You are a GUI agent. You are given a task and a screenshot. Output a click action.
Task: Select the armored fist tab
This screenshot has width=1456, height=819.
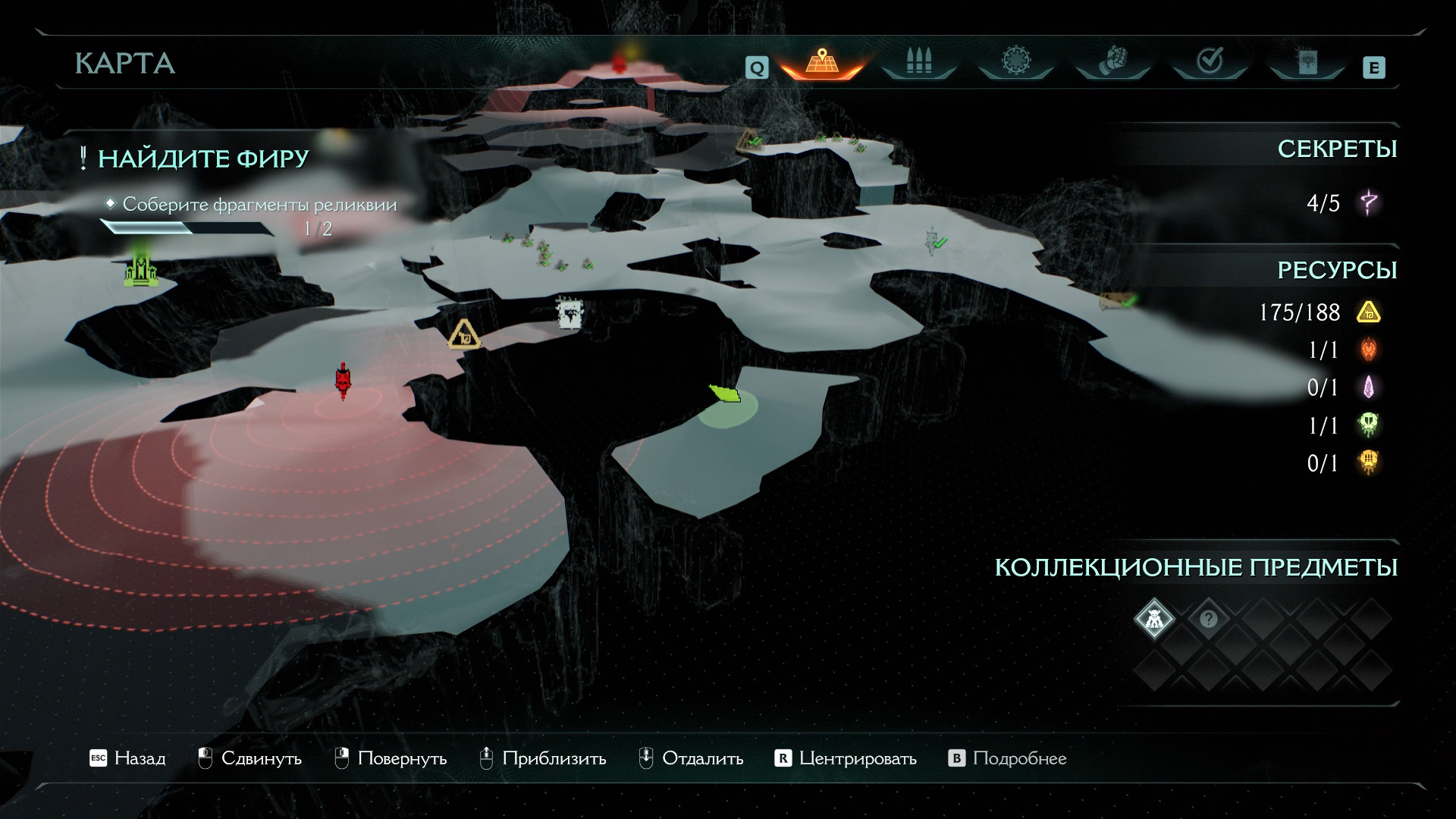coord(1112,62)
